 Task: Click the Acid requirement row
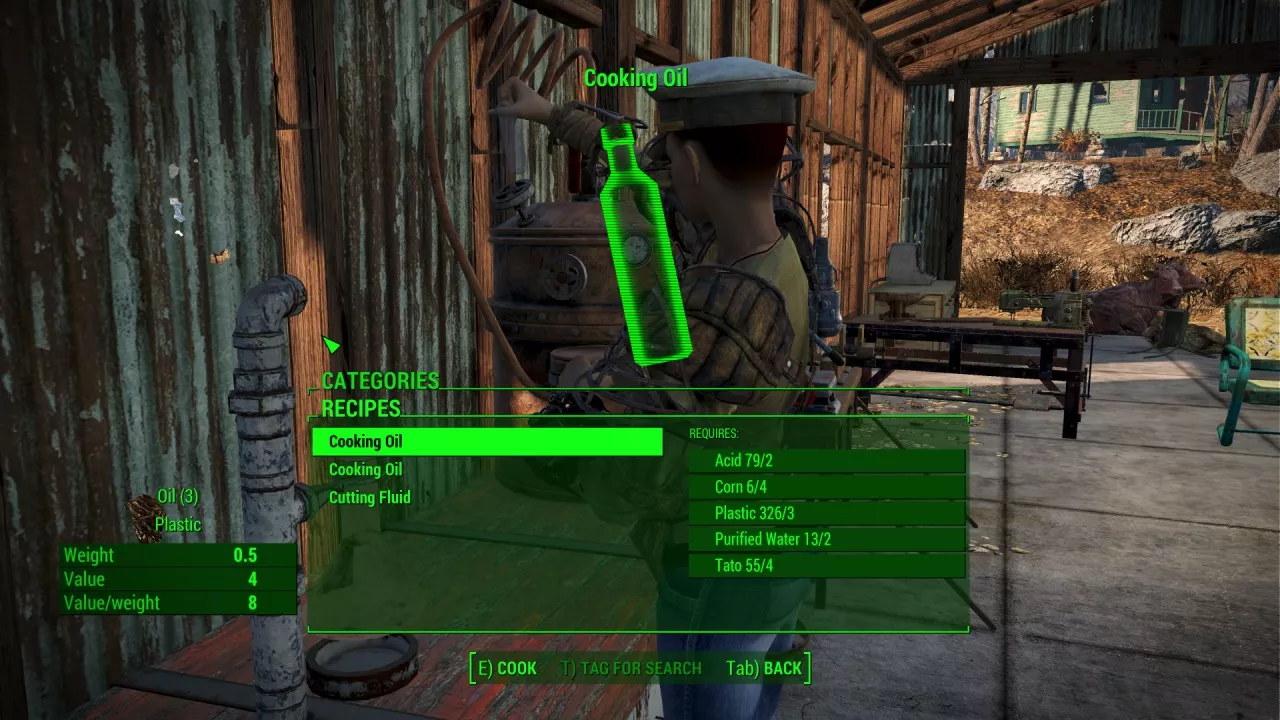pos(827,461)
